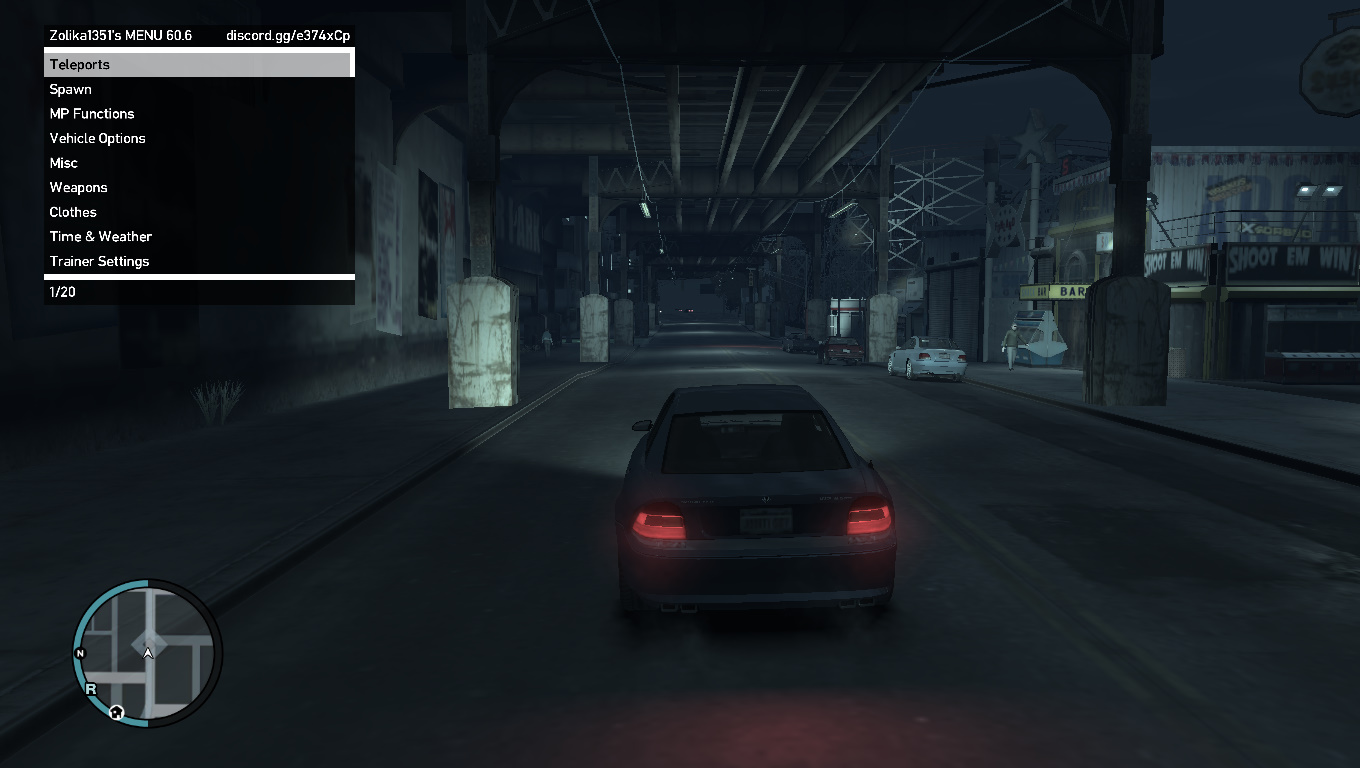1360x768 pixels.
Task: Click the N north indicator on the radar
Action: point(80,653)
